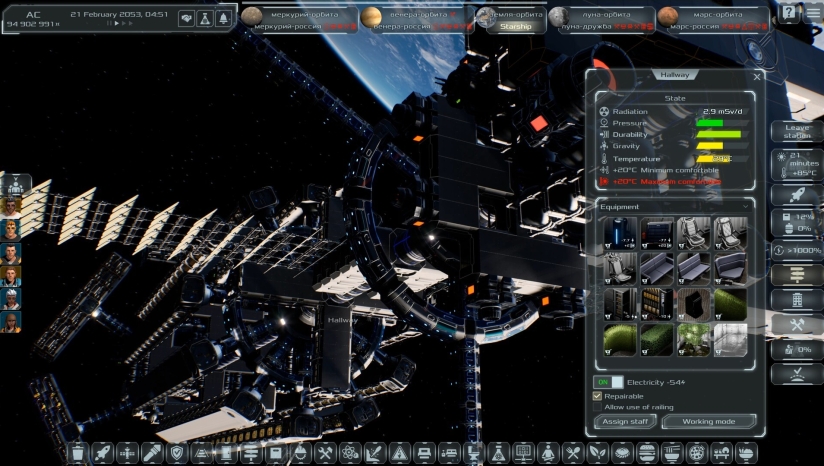824x466 pixels.
Task: Select the Starship tab under Earth orbit
Action: pyautogui.click(x=516, y=27)
